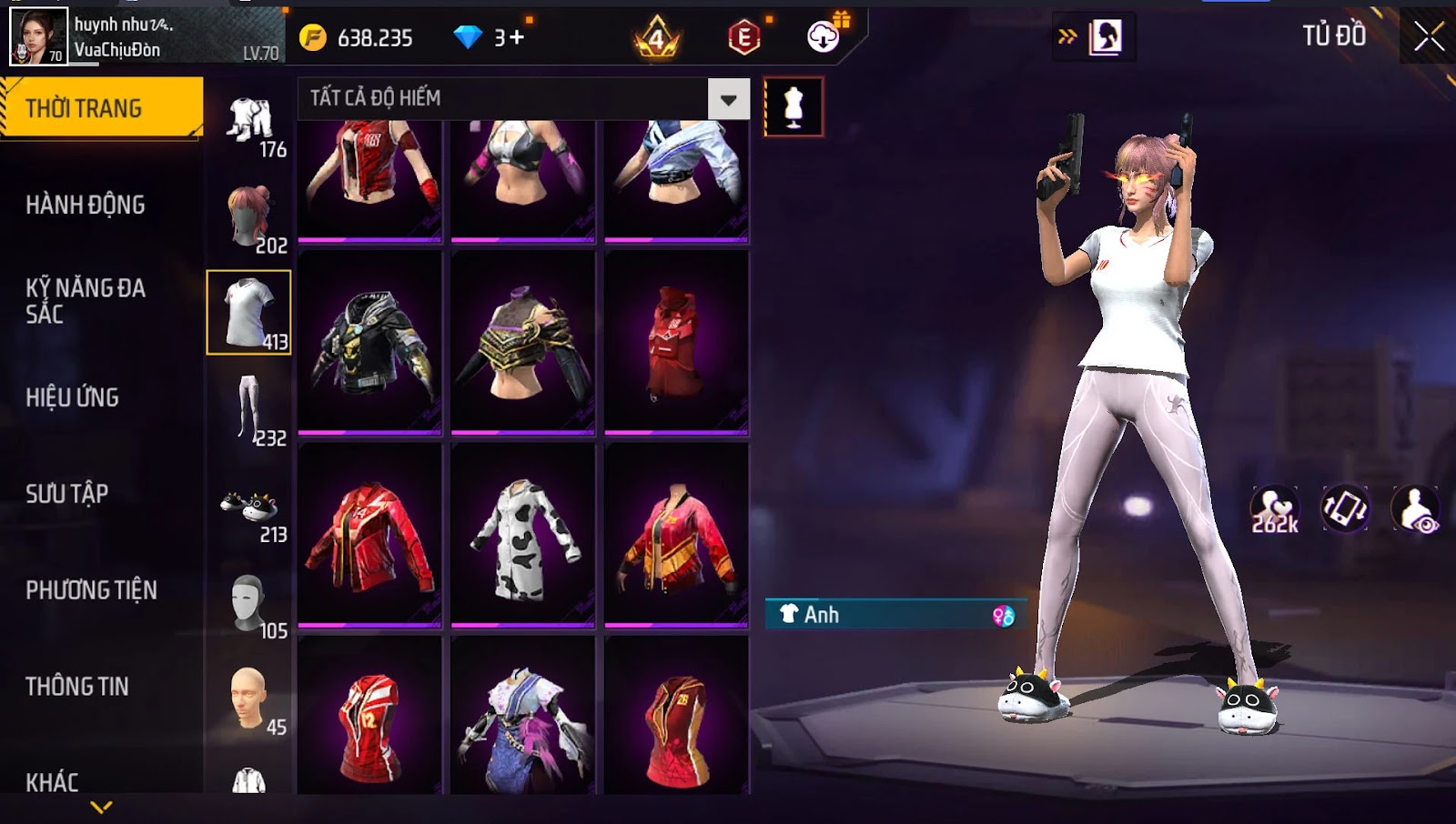Select the face mask category
1456x824 pixels.
point(248,602)
